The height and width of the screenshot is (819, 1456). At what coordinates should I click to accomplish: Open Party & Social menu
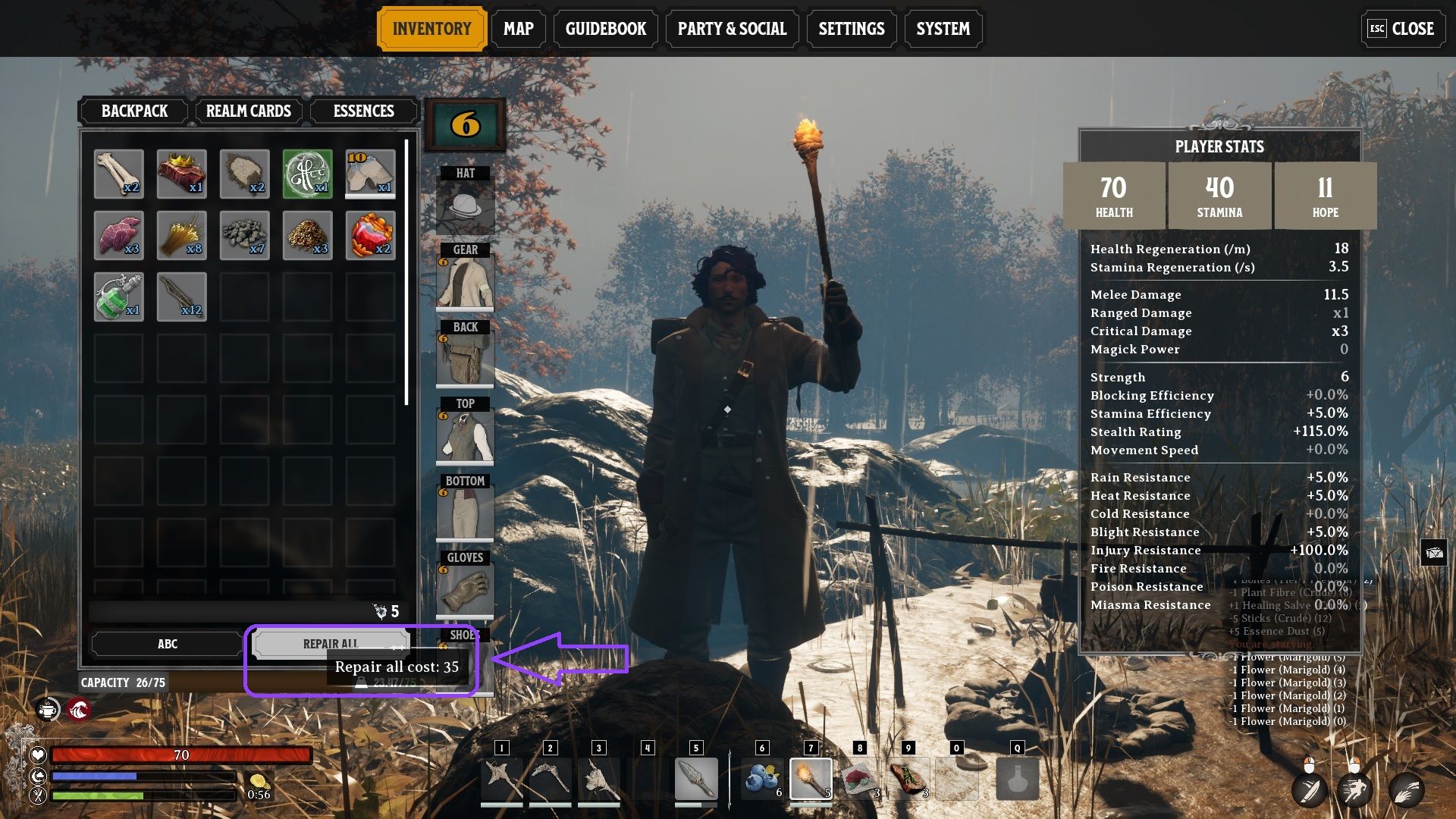coord(732,29)
